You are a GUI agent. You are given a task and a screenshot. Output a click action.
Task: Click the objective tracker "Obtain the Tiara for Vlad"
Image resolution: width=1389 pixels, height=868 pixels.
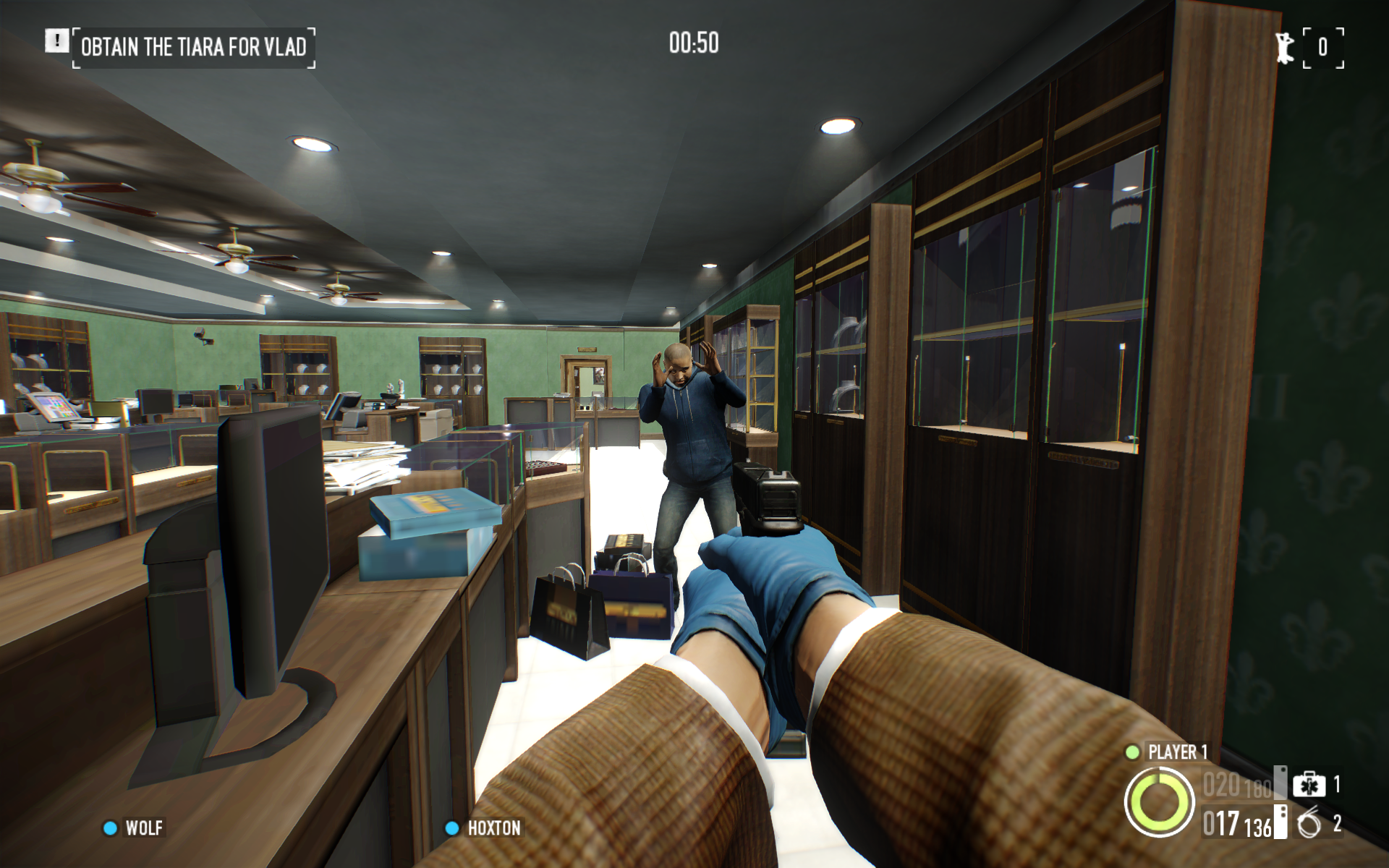tap(193, 48)
